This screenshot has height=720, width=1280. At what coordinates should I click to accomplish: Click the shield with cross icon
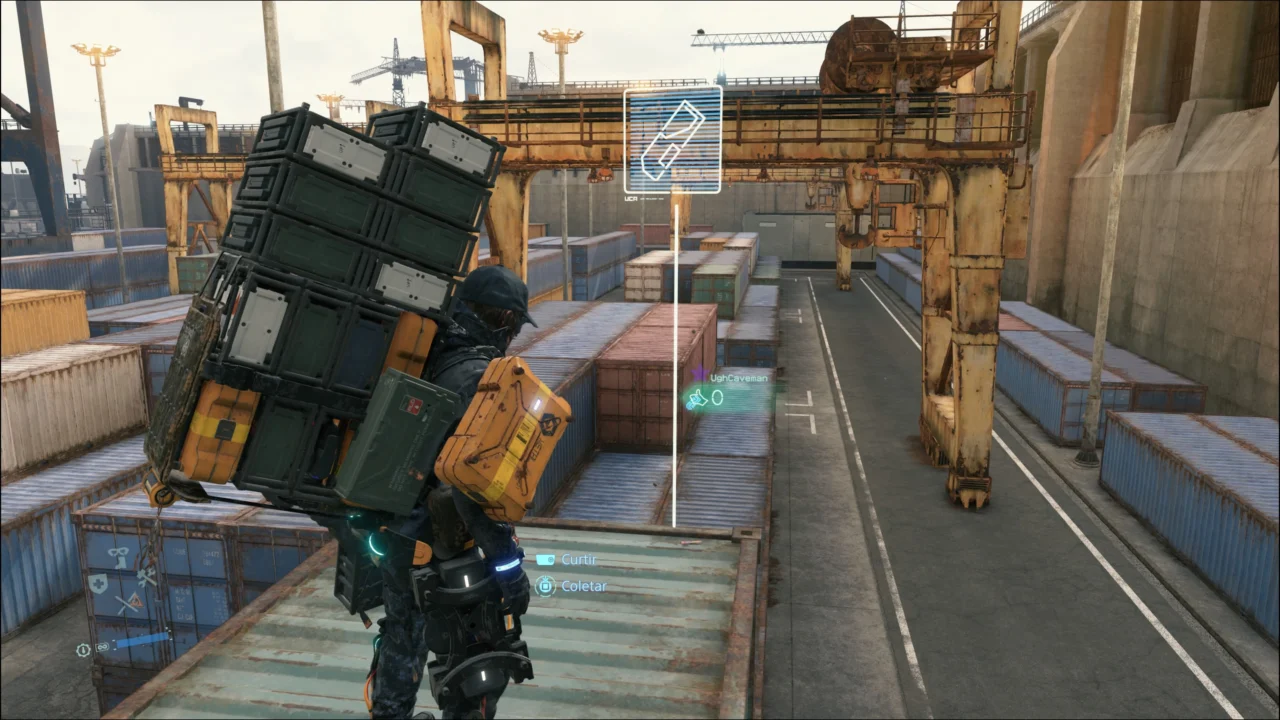coord(98,583)
